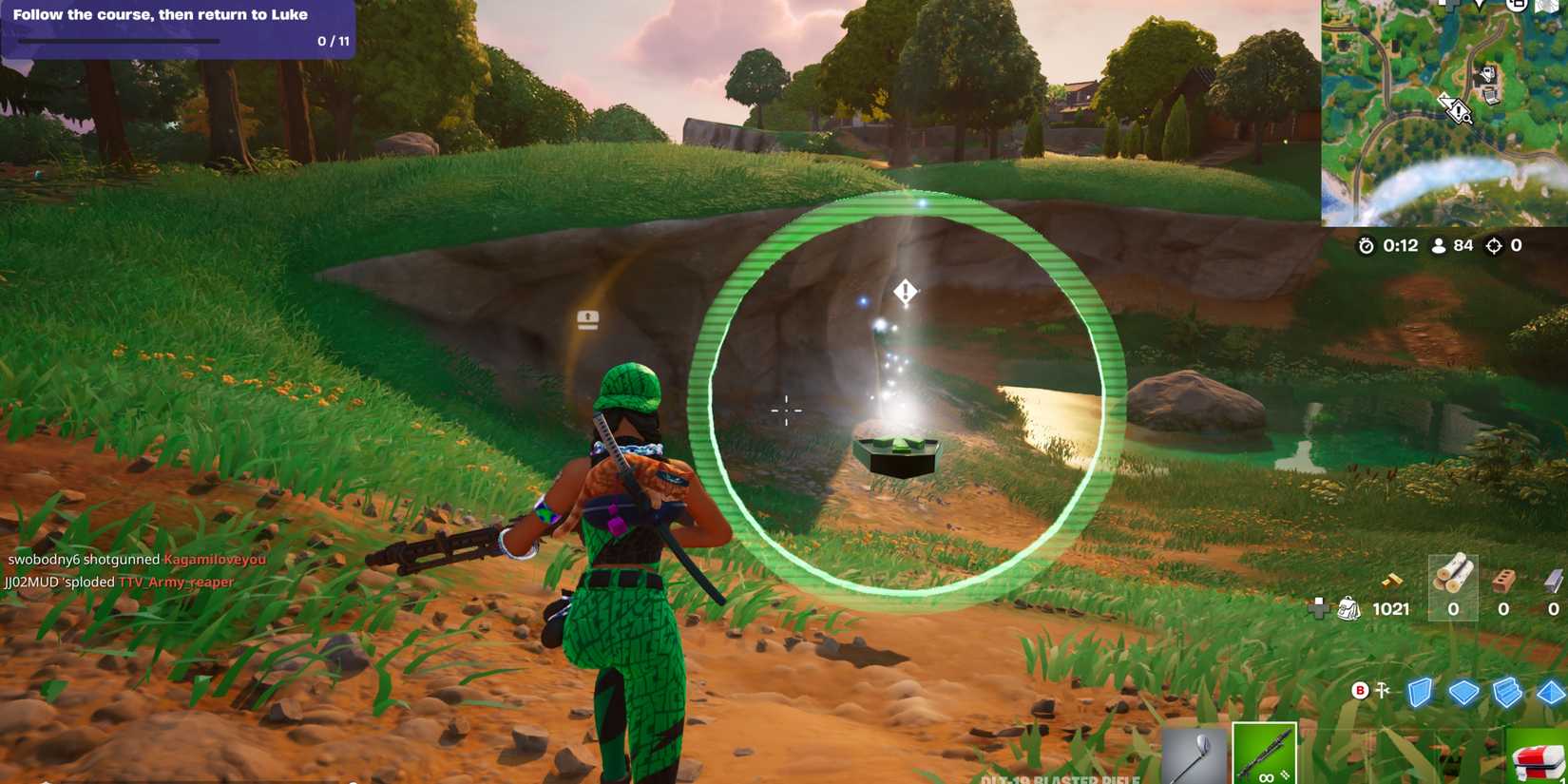
Task: Click the gold bar counter icon
Action: click(1392, 581)
